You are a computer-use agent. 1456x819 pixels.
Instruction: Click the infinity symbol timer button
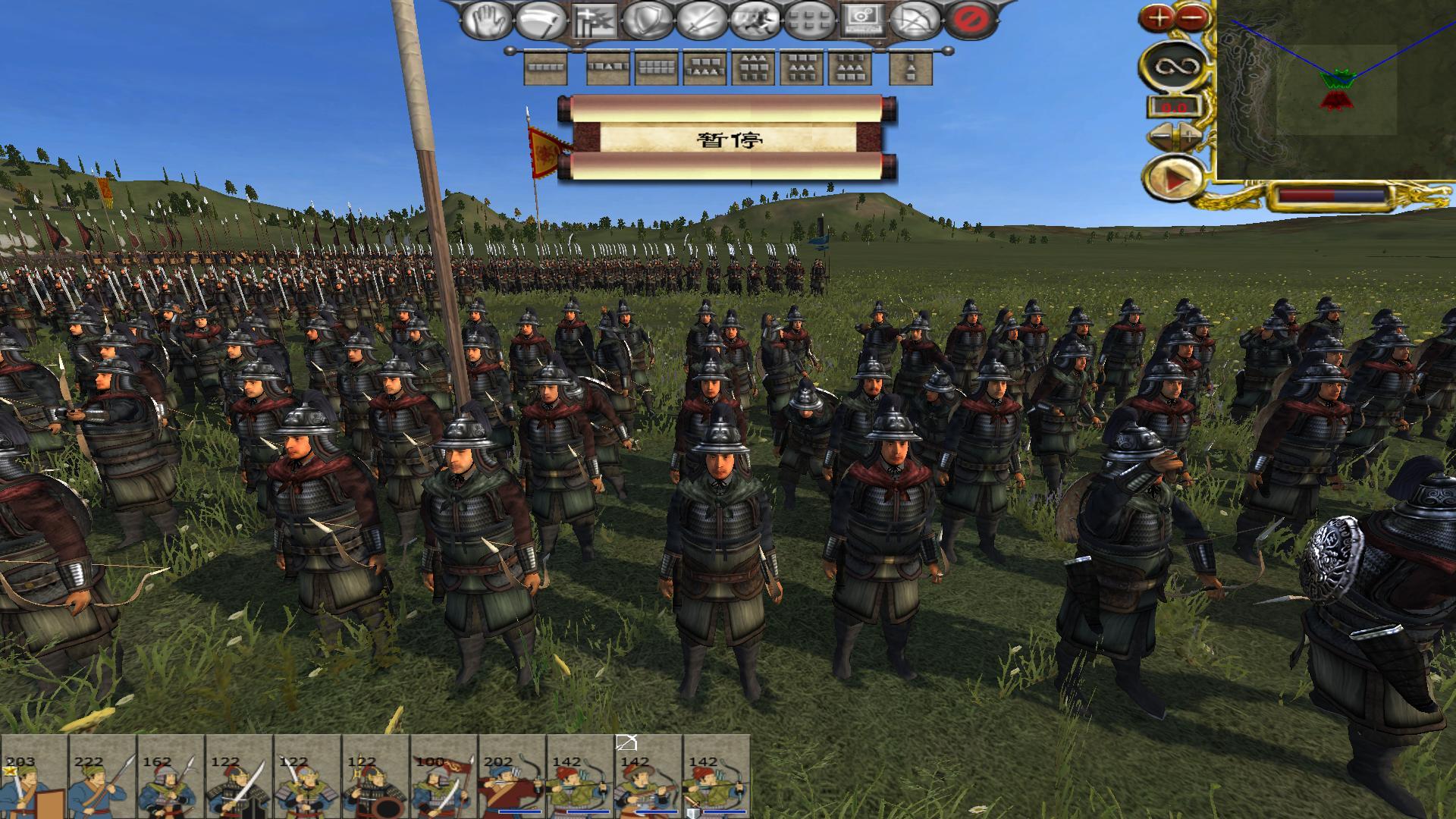coord(1172,66)
